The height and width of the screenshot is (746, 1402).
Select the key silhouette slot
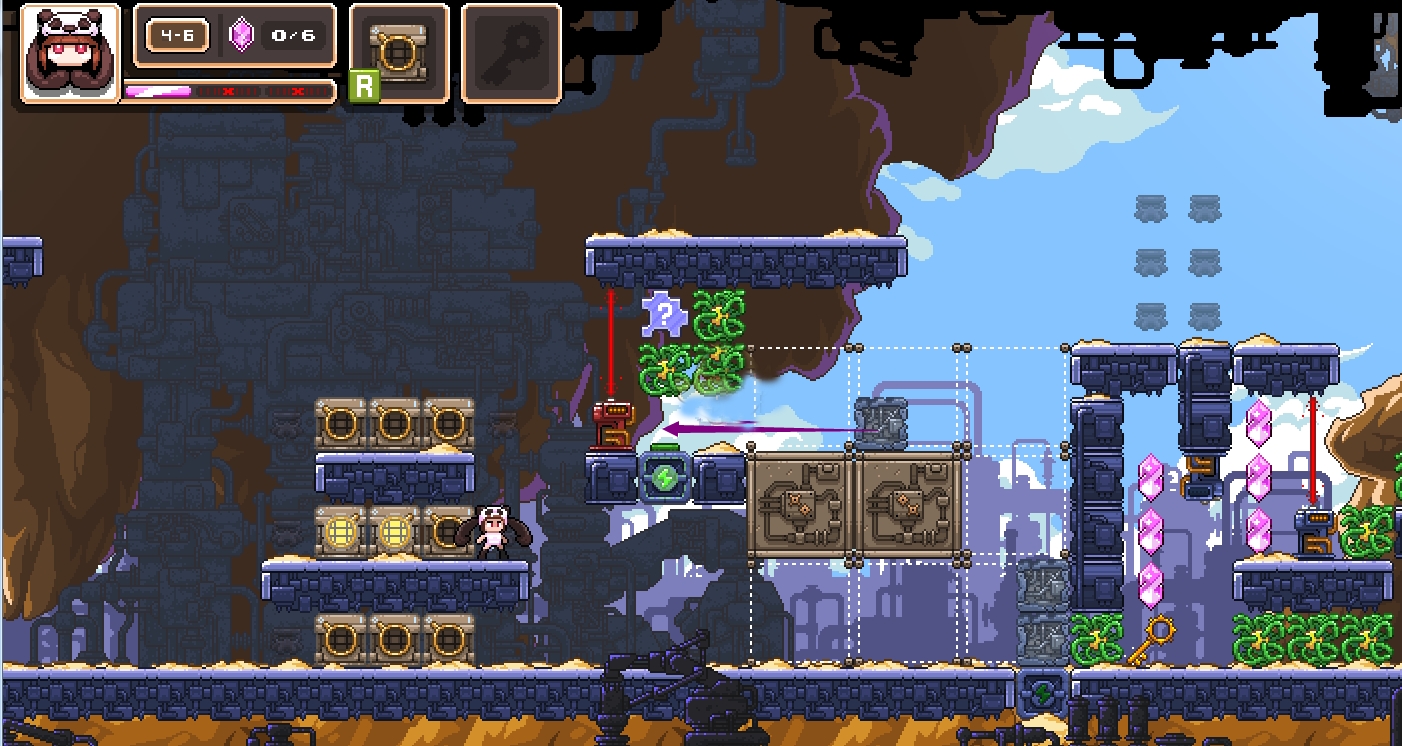pos(510,52)
